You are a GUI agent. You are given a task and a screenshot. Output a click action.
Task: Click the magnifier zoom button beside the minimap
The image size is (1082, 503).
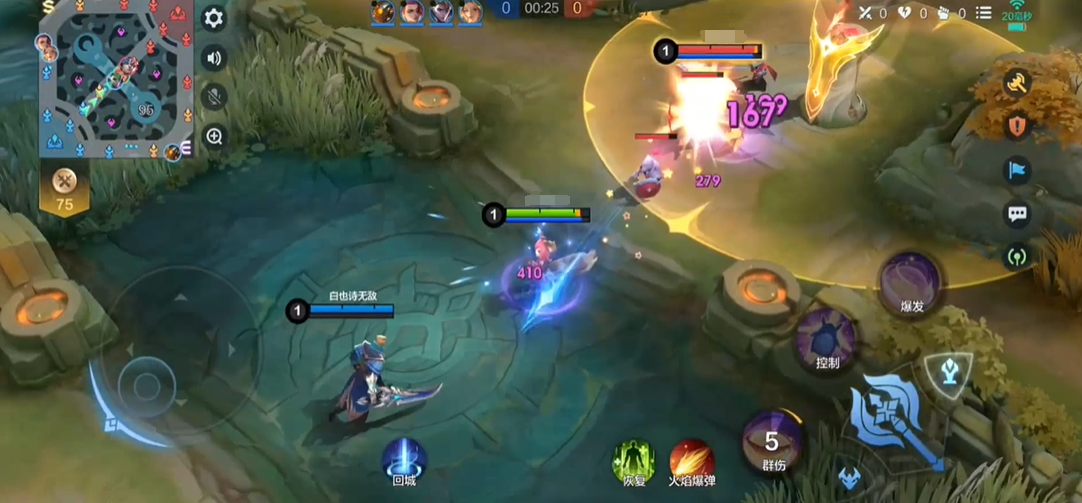[x=213, y=137]
